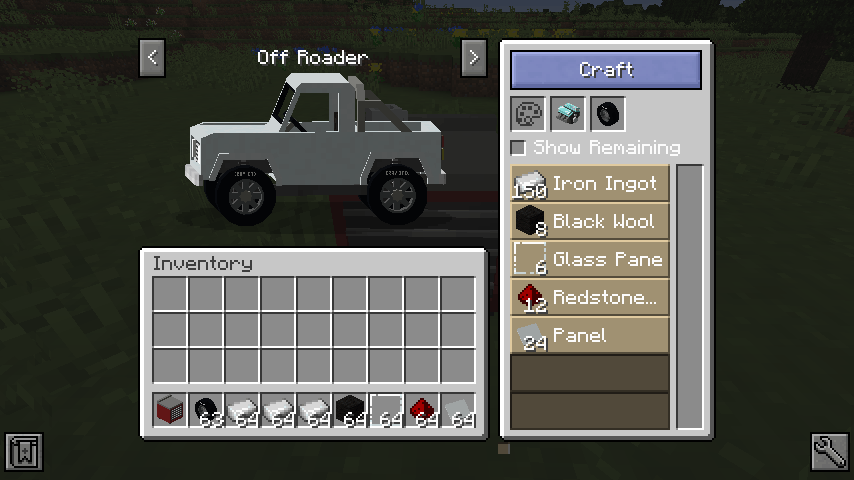Select the Iron Ingot material row
The height and width of the screenshot is (480, 854).
[589, 184]
